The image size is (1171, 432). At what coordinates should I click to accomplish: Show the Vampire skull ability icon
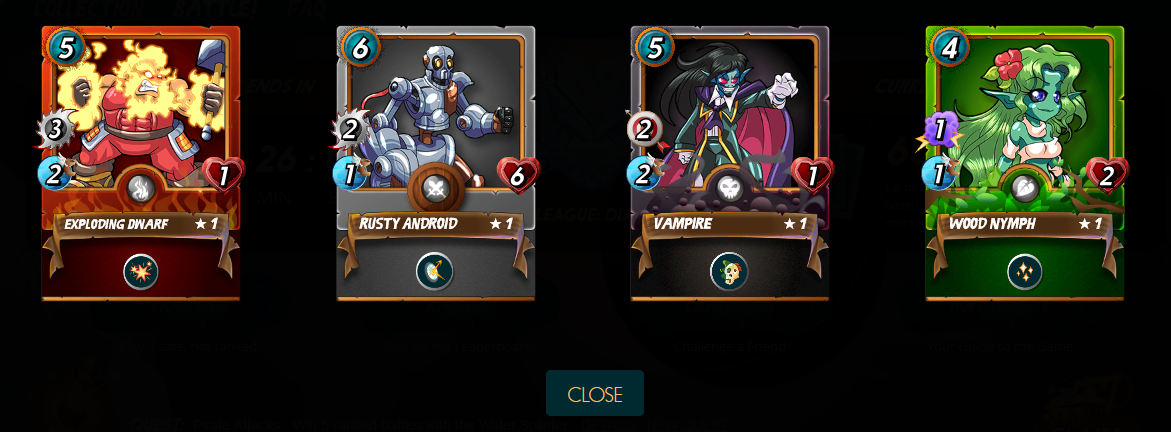click(729, 271)
